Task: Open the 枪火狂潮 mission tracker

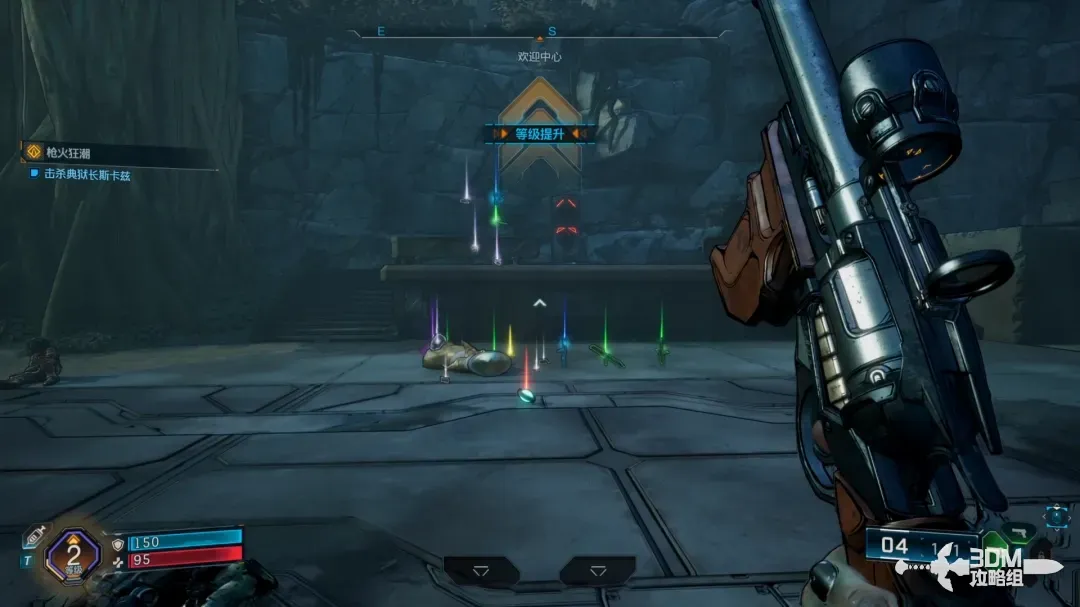Action: (x=68, y=153)
